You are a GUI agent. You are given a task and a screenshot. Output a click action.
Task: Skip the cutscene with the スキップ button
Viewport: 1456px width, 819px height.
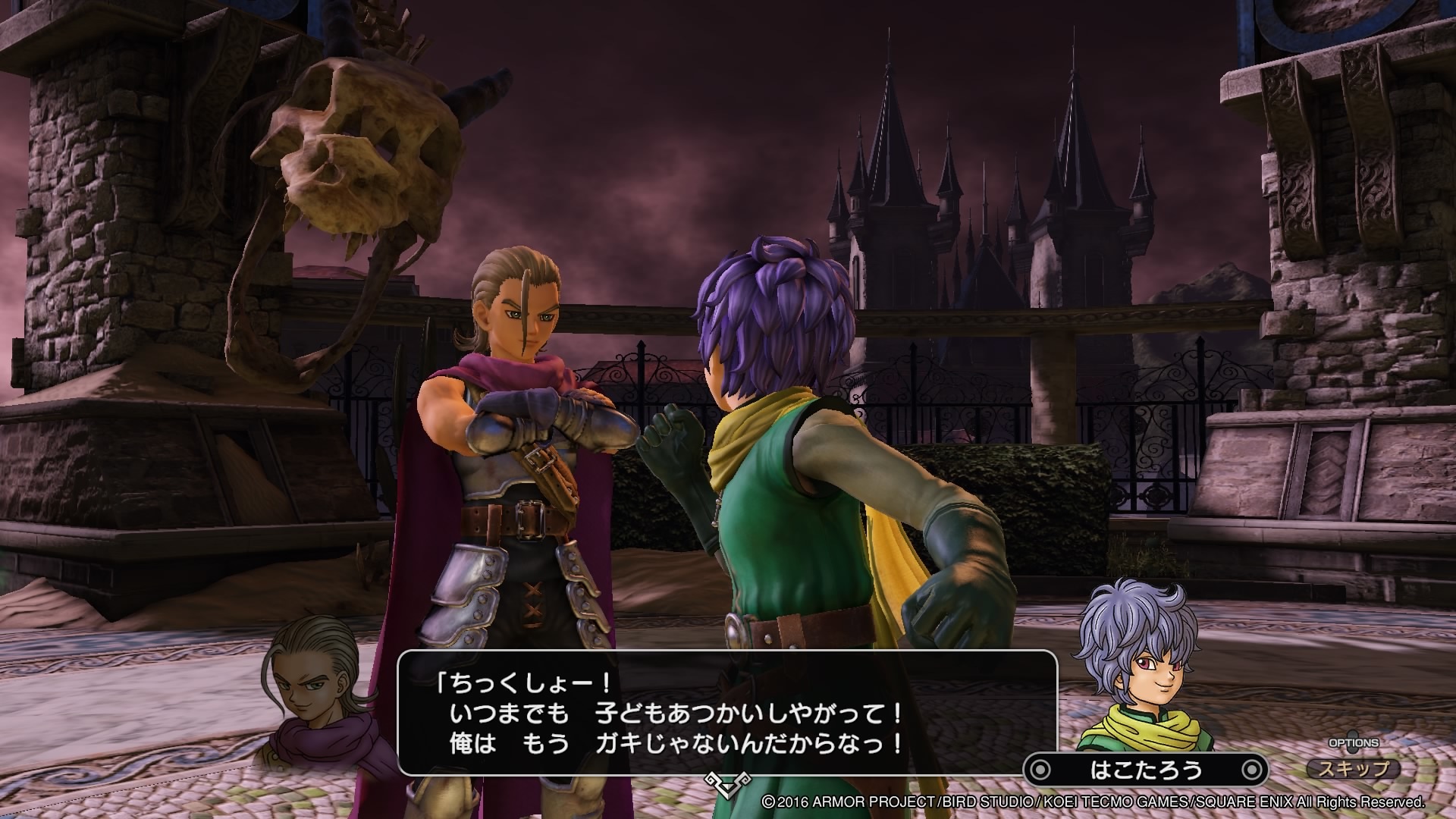1354,769
